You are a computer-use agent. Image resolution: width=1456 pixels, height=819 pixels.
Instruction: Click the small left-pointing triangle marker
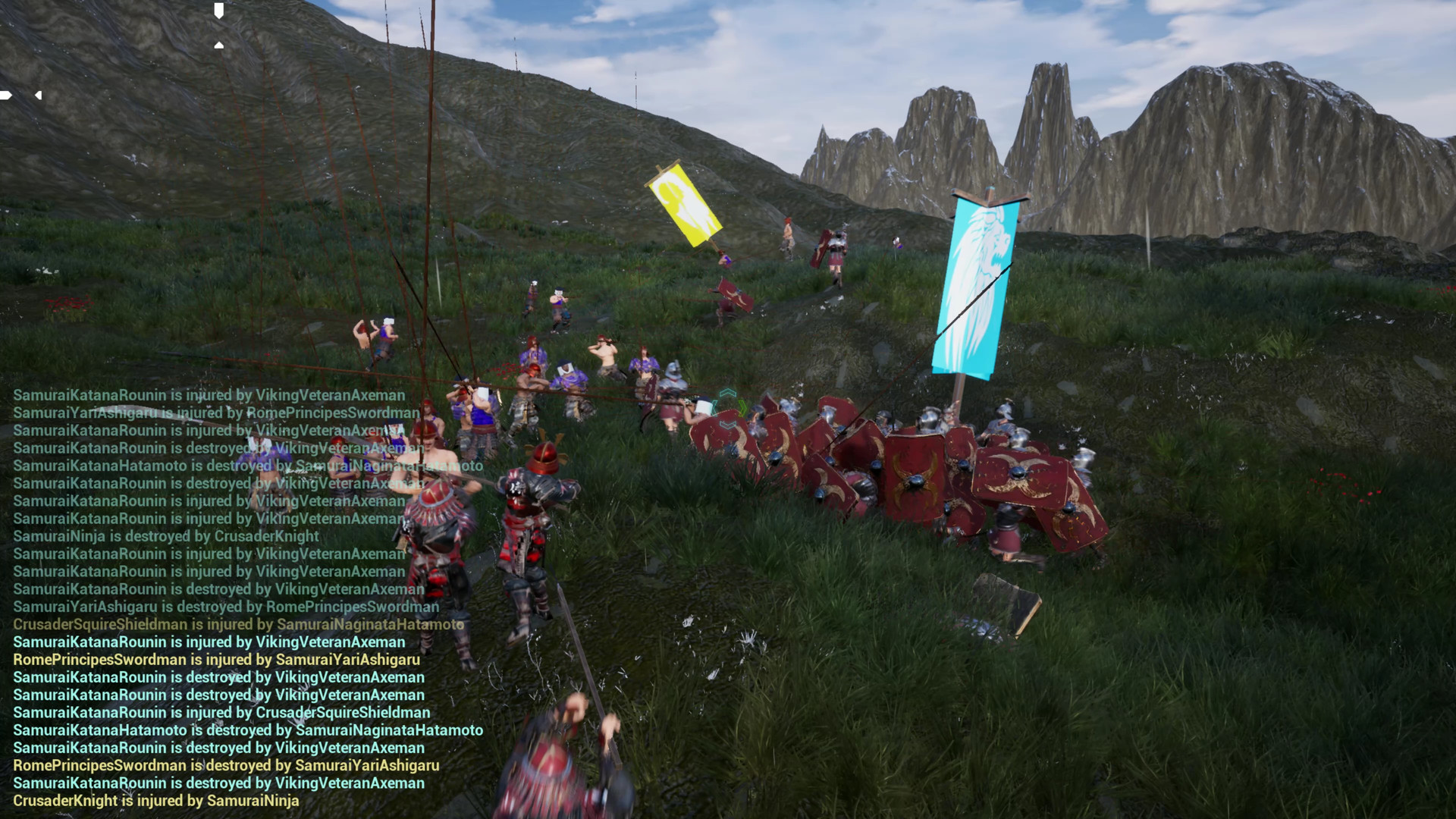(x=39, y=96)
